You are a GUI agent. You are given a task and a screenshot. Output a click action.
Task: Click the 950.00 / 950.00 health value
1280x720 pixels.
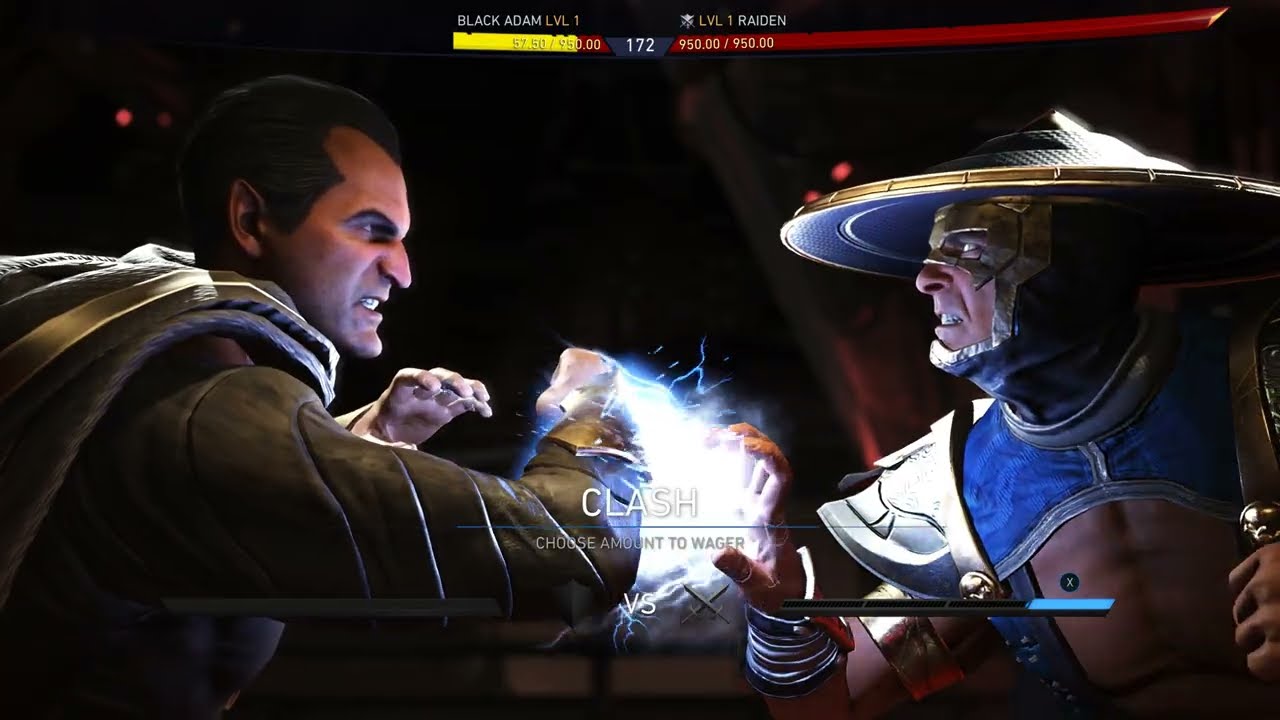pos(727,43)
